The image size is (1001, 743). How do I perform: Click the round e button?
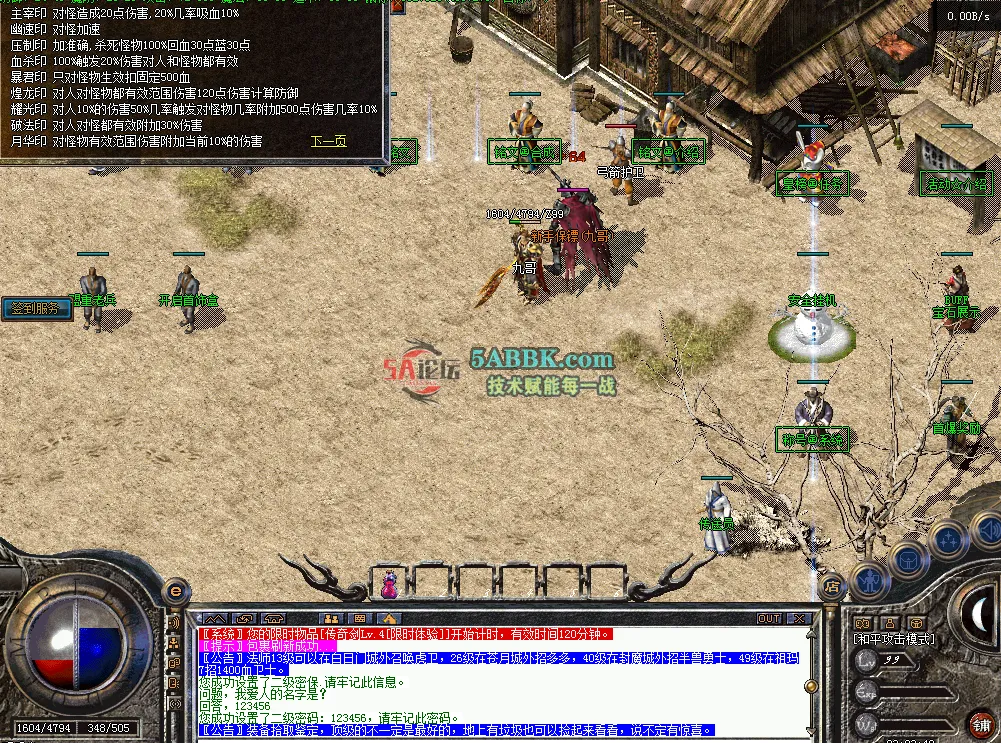pos(175,591)
